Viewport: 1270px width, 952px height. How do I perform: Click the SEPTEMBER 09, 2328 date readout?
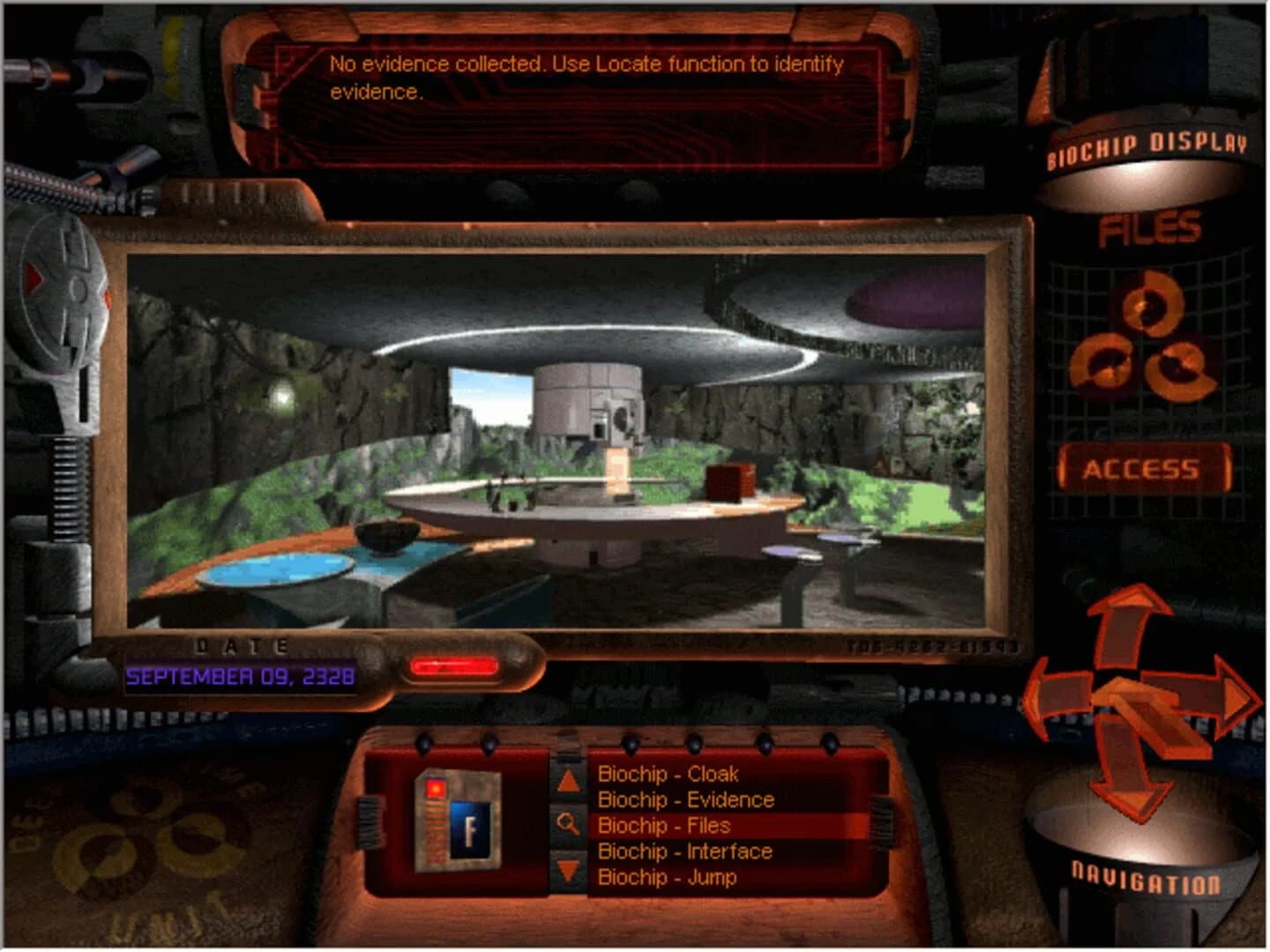click(x=239, y=677)
